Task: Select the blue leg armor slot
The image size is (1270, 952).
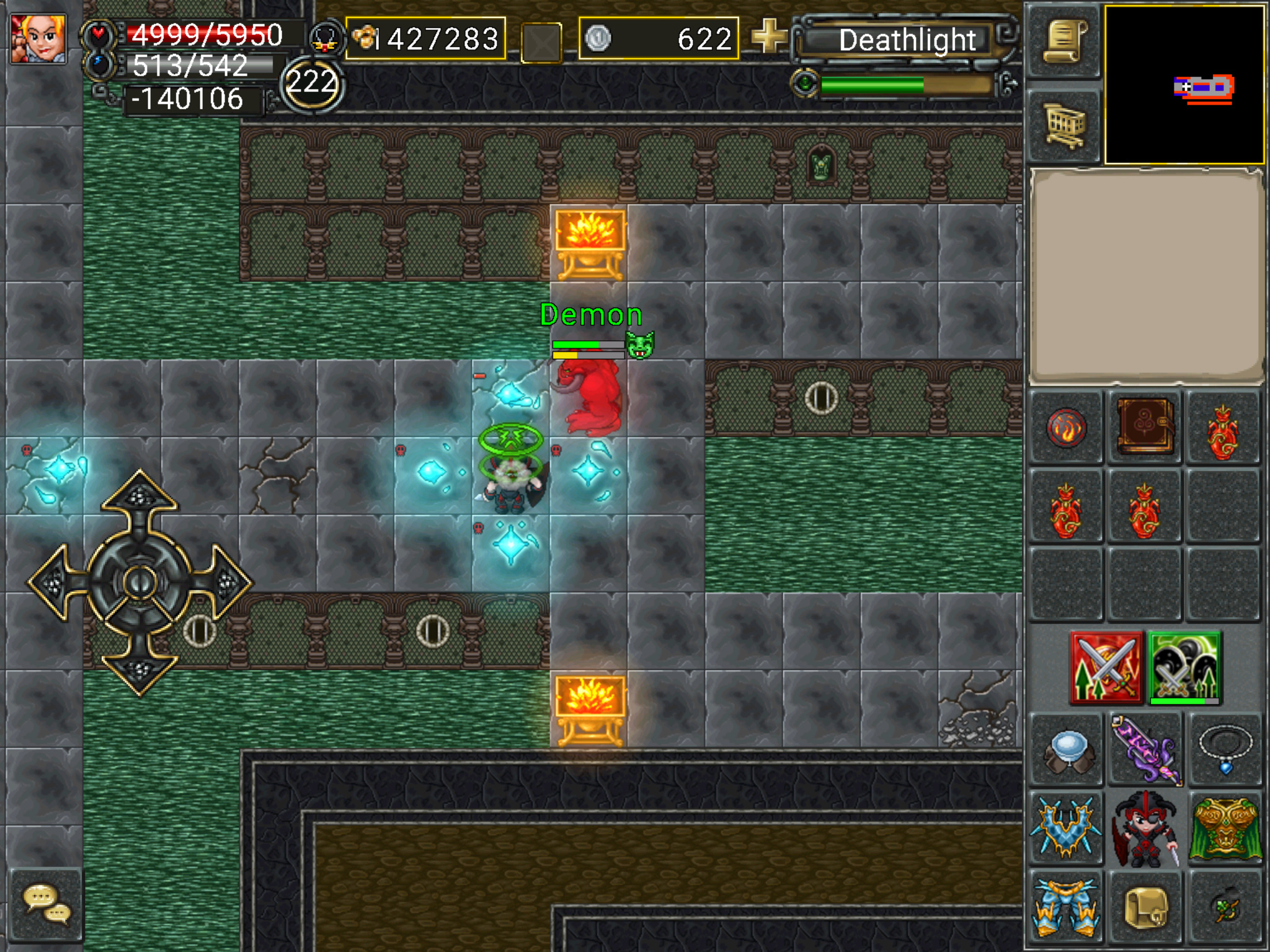Action: pyautogui.click(x=1067, y=907)
